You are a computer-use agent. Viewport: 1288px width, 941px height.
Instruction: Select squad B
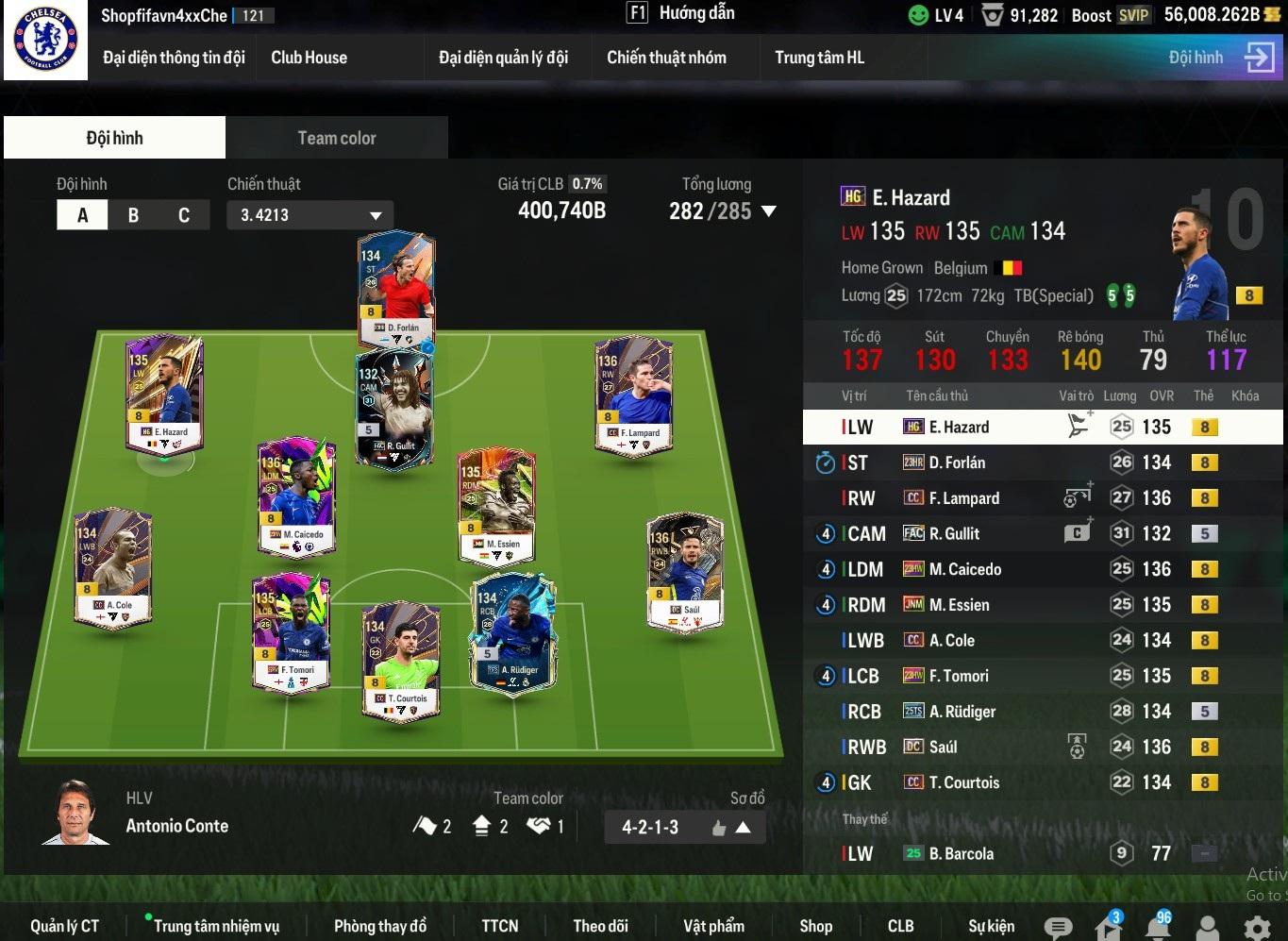pos(133,215)
